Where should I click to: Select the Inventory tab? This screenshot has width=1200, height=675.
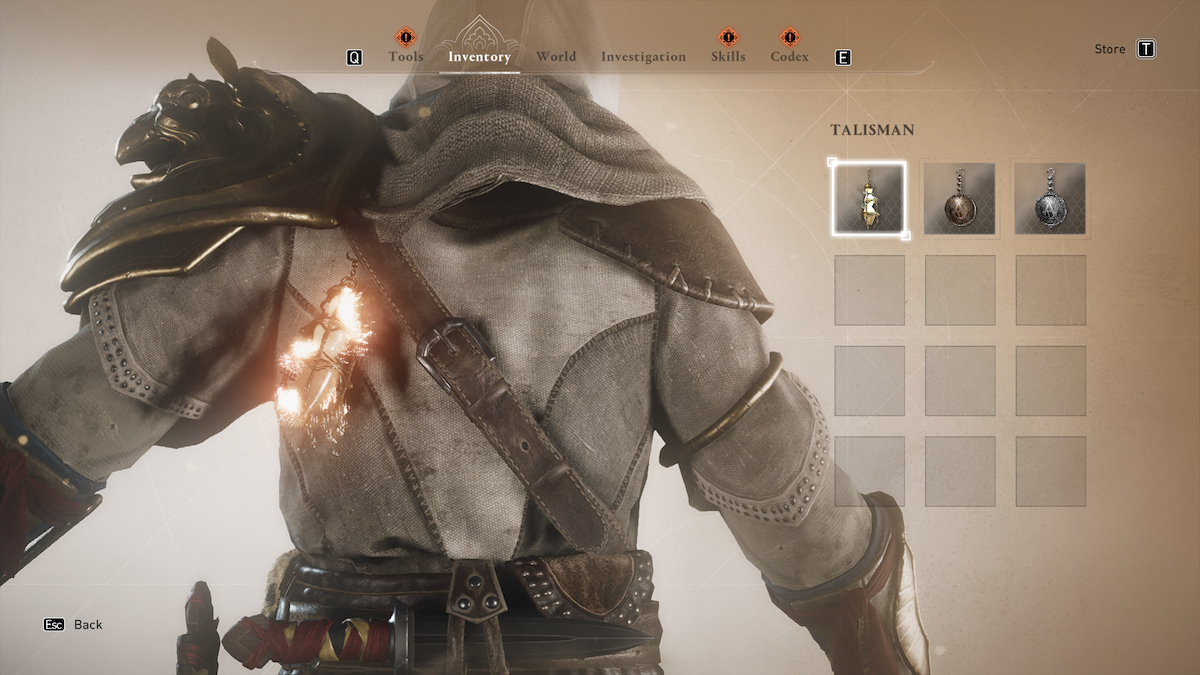click(479, 57)
